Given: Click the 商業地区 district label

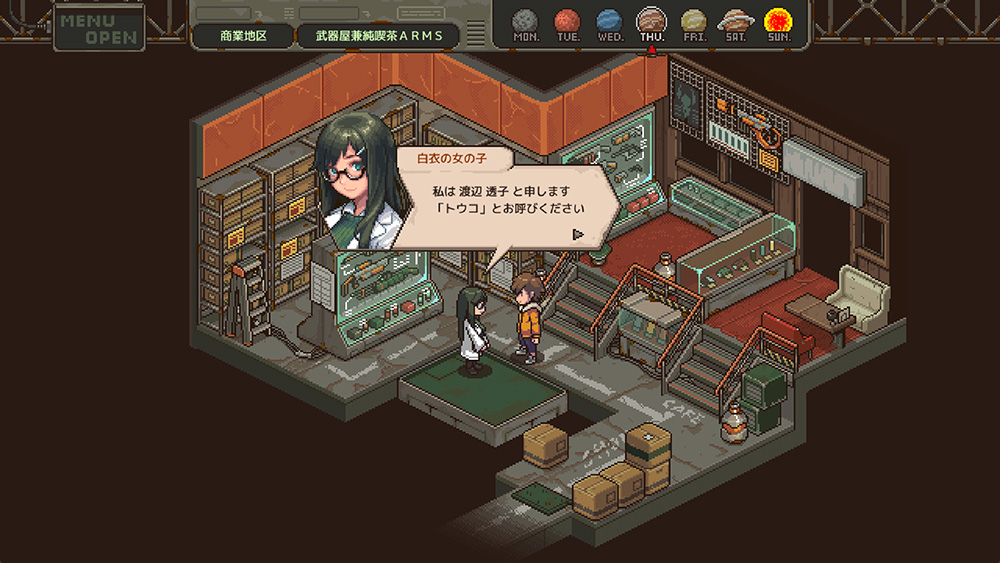Looking at the screenshot, I should (243, 36).
